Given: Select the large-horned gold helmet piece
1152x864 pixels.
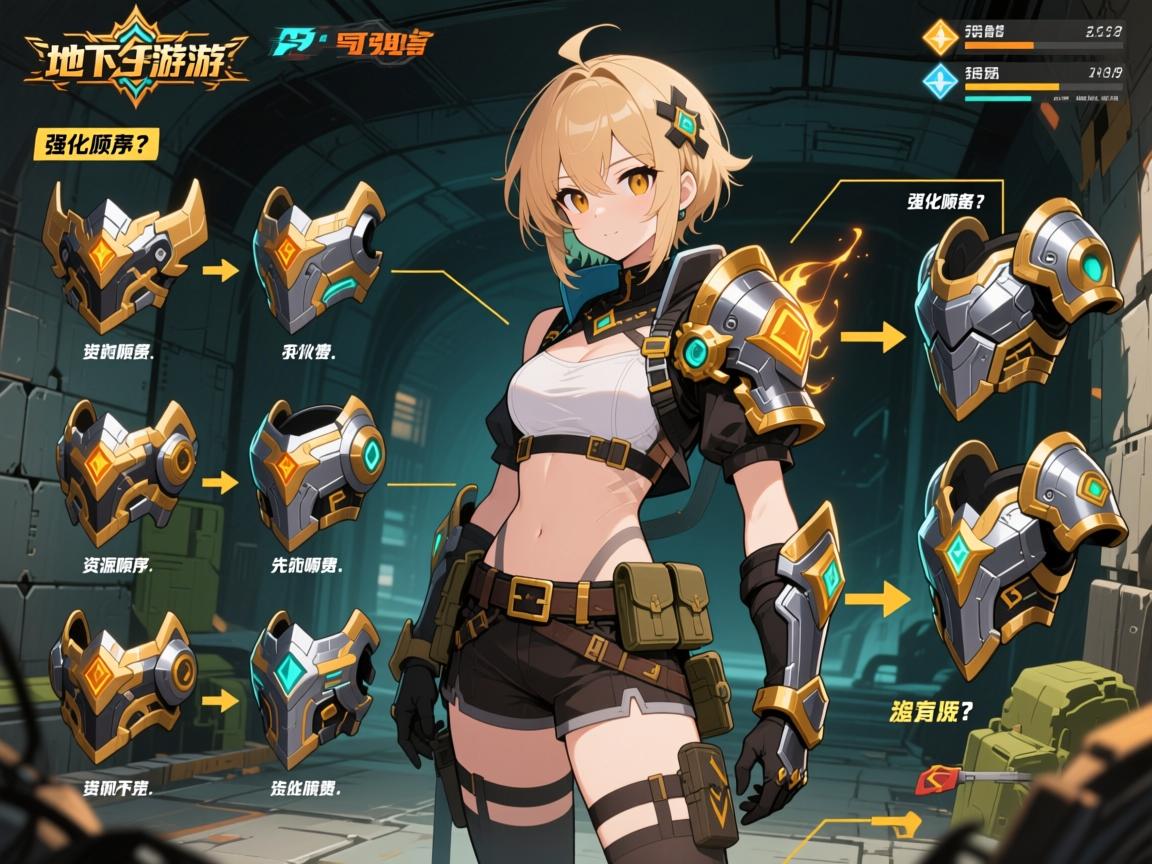Looking at the screenshot, I should (122, 256).
